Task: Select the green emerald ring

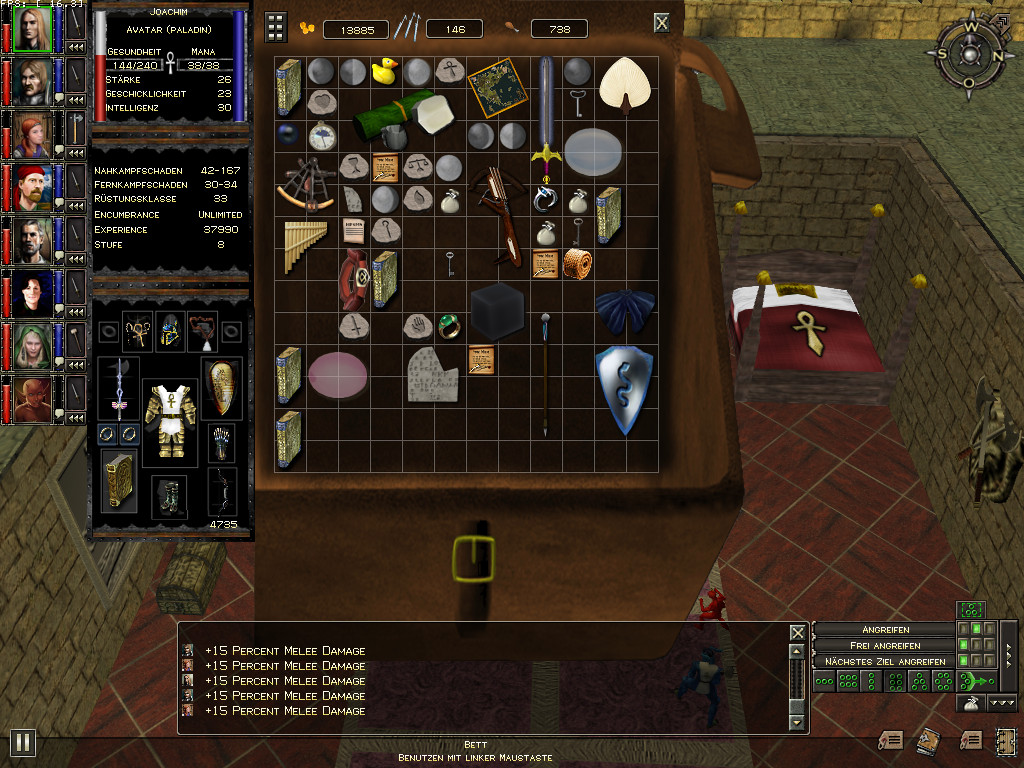Action: pyautogui.click(x=448, y=325)
